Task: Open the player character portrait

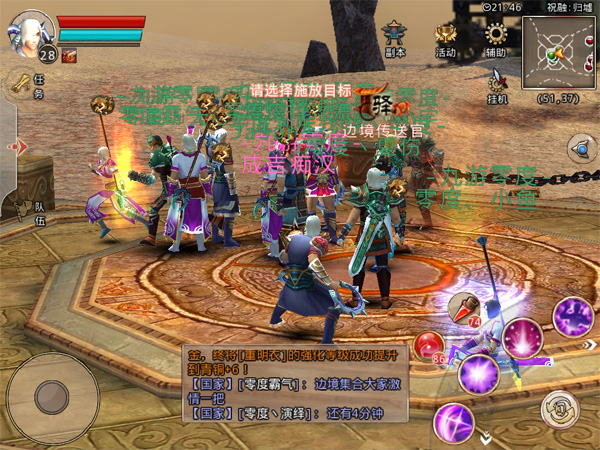Action: click(x=33, y=32)
